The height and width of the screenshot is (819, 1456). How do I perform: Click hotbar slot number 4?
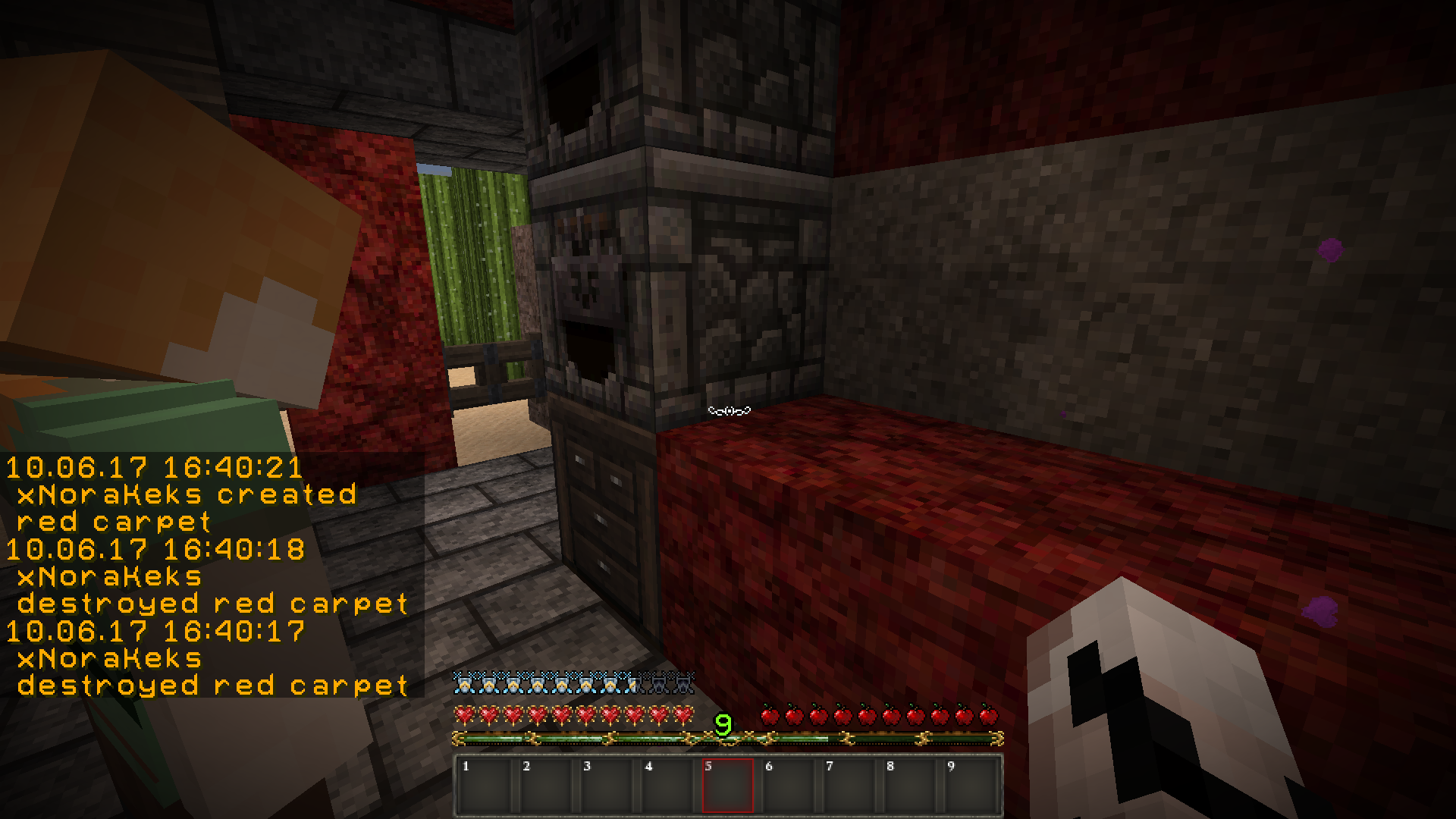pos(667,786)
